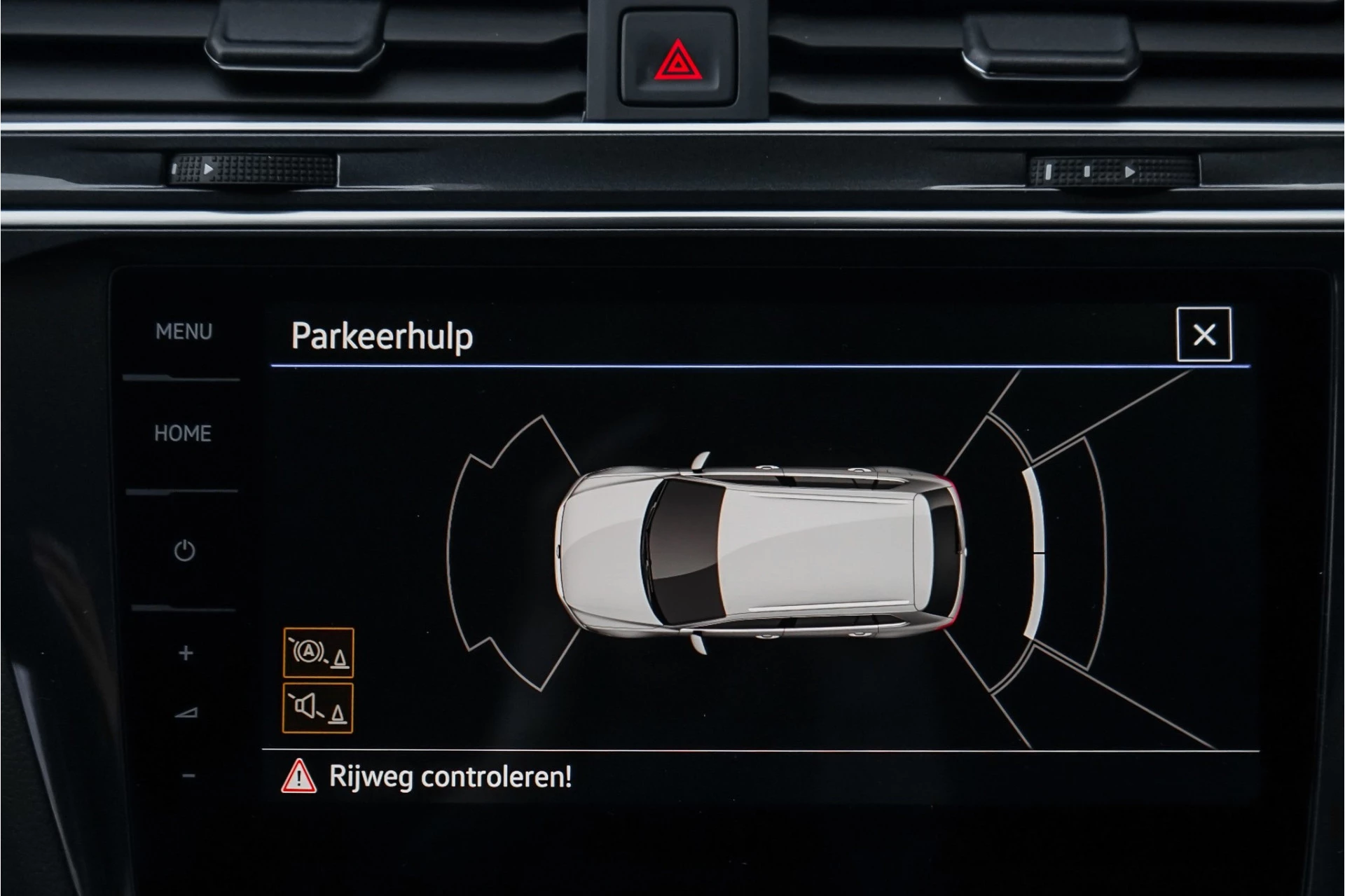Mute the parking sensor sound icon
Screen dimensions: 1345x896
tap(317, 708)
